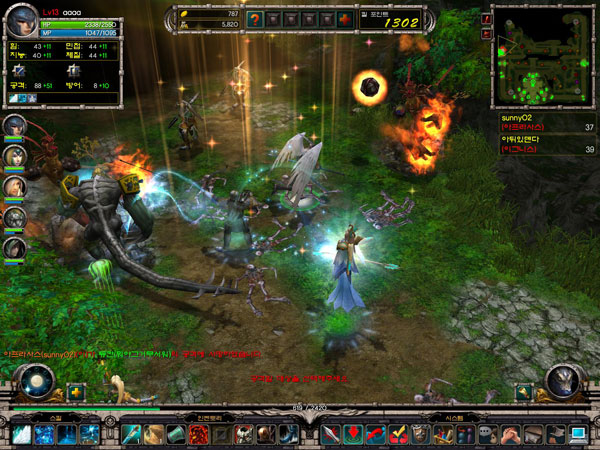The width and height of the screenshot is (600, 450).
Task: Click the upper small red minimap button
Action: click(486, 19)
